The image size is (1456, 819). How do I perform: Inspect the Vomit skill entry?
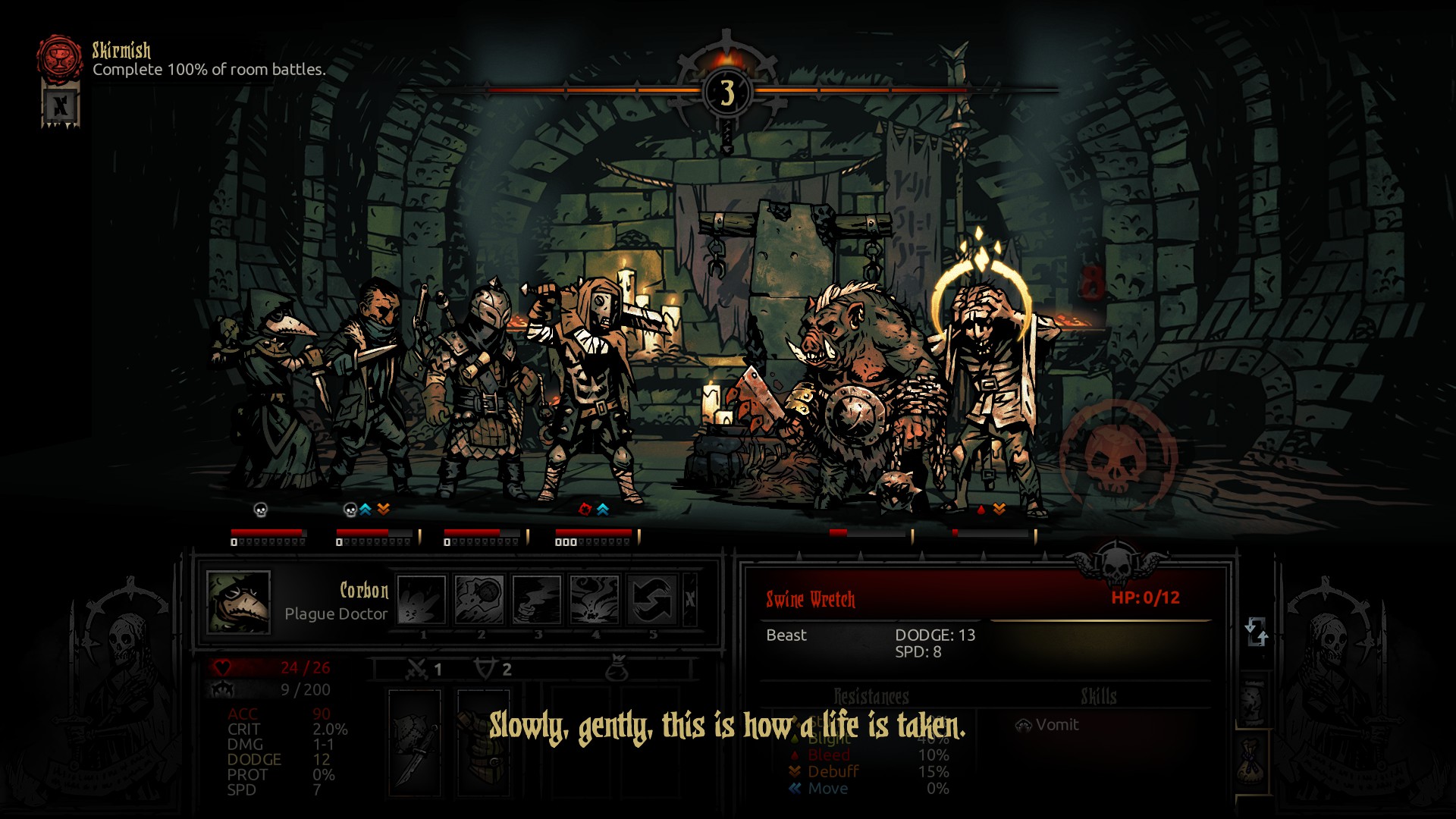[x=1048, y=725]
